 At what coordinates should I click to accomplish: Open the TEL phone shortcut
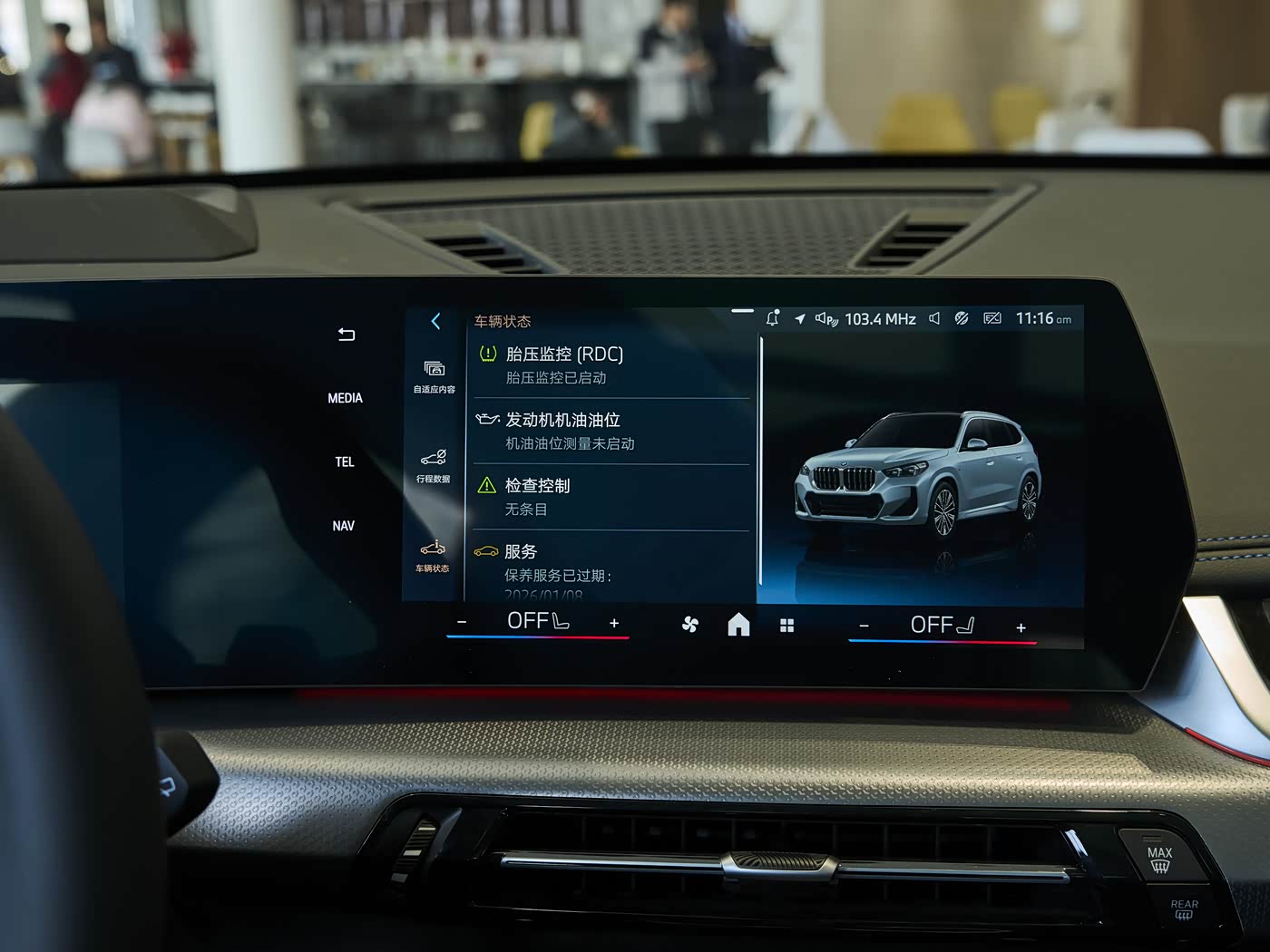345,462
